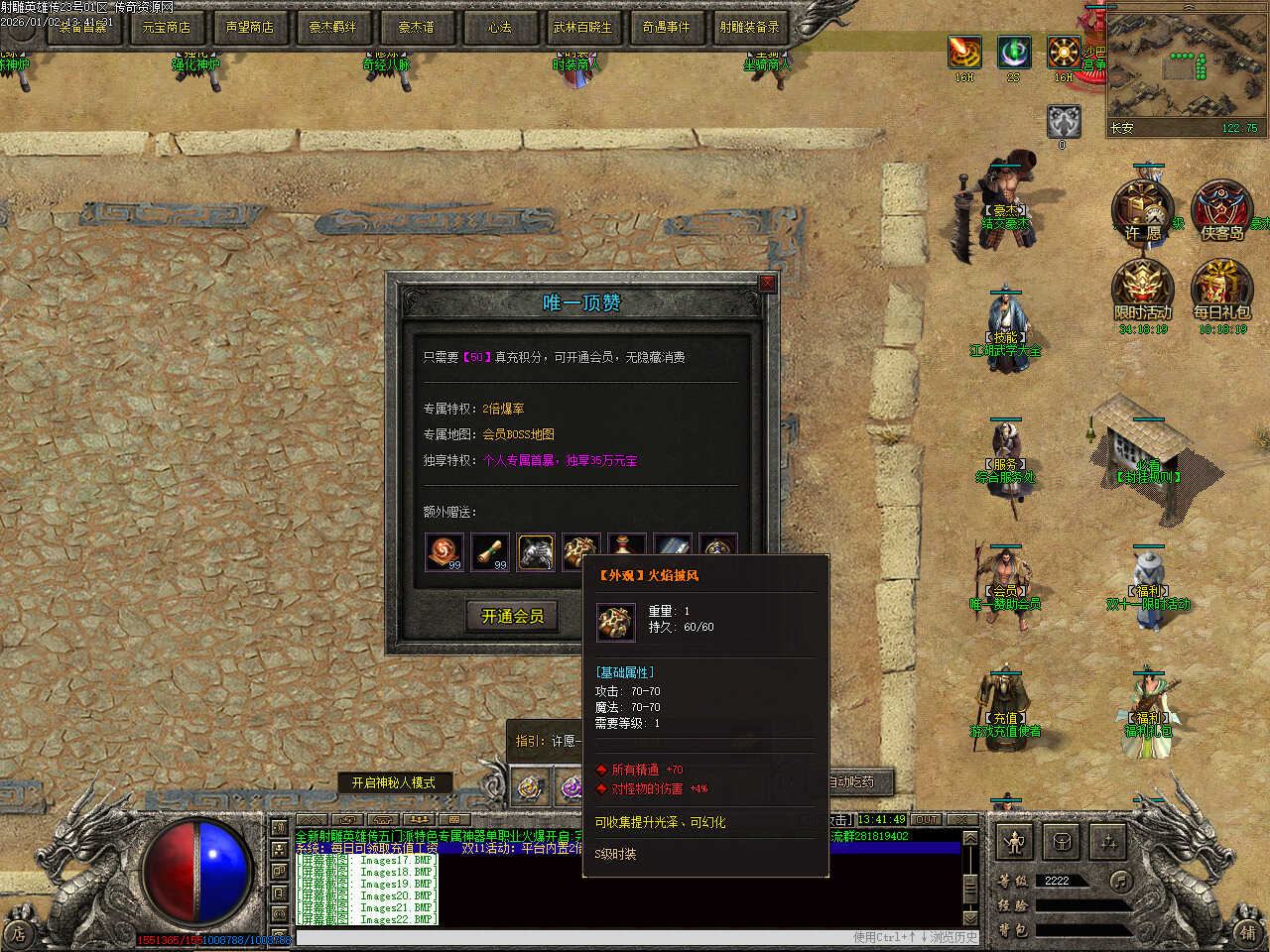The image size is (1270, 952).
Task: Click the 开通会员 button
Action: [x=512, y=616]
